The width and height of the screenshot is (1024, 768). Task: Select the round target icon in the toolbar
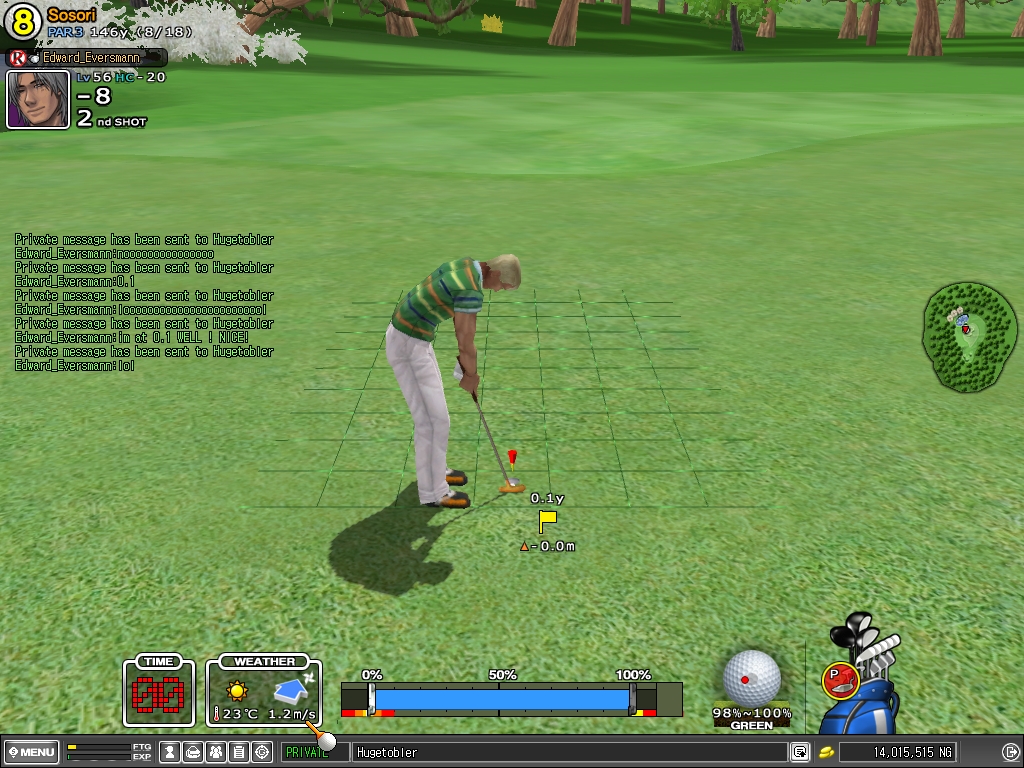pyautogui.click(x=262, y=752)
